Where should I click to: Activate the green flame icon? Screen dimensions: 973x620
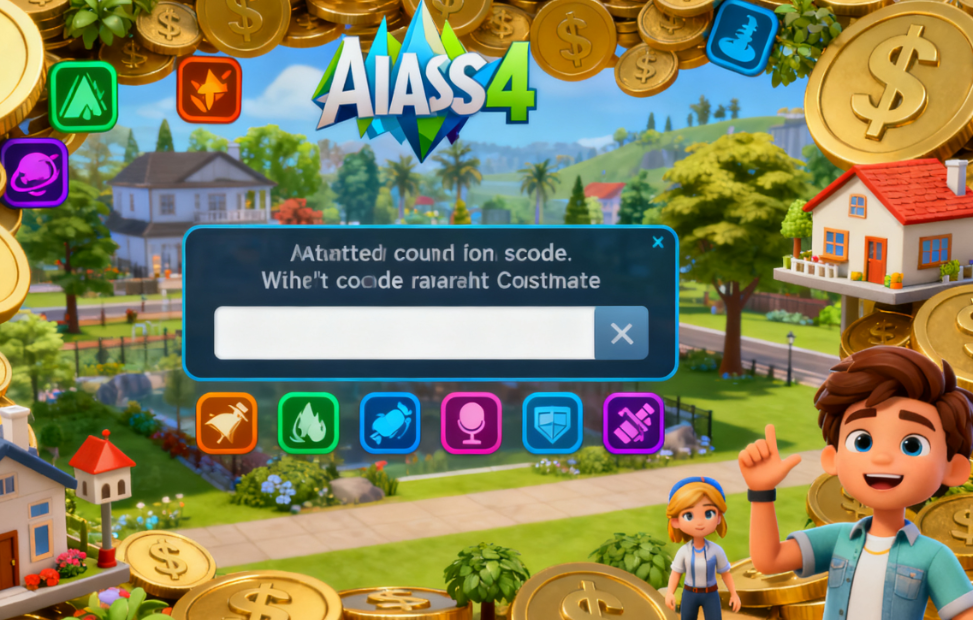tap(308, 423)
